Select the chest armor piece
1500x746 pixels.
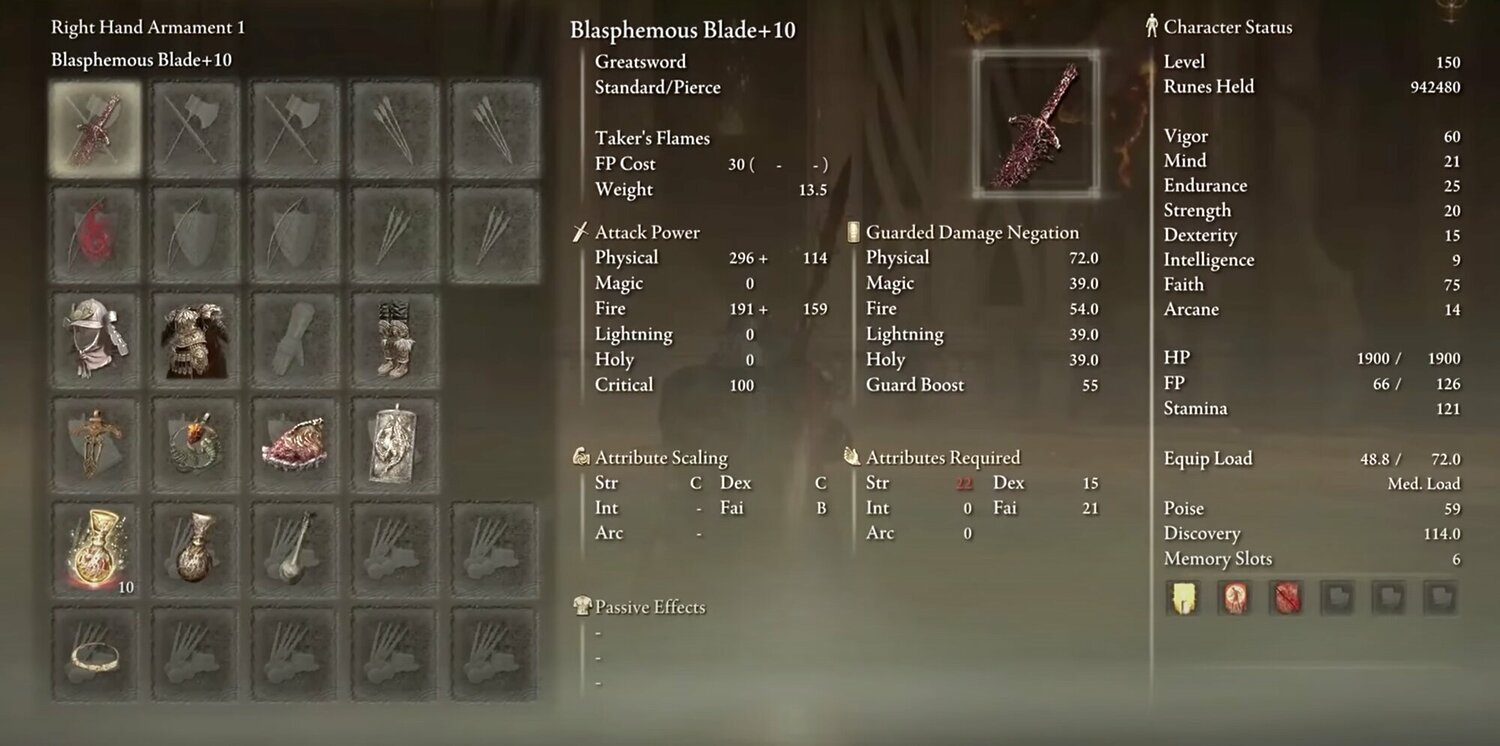(x=194, y=337)
